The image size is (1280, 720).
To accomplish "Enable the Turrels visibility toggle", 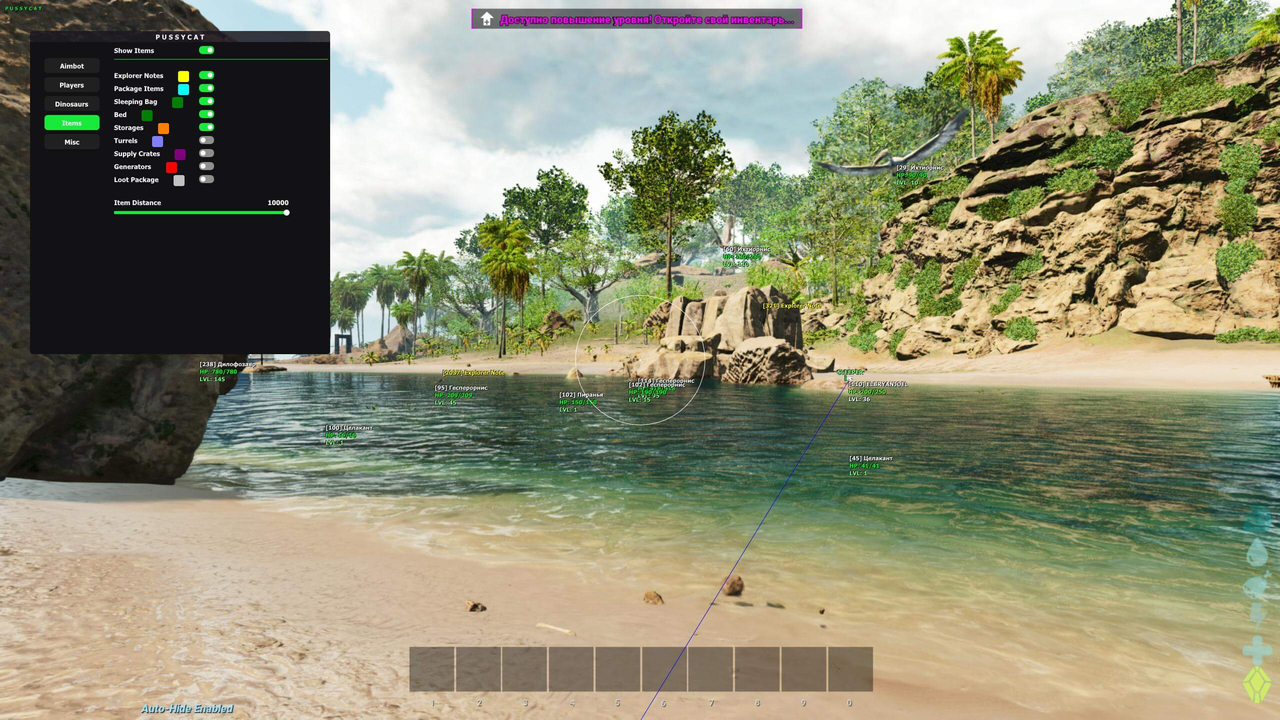I will pos(206,140).
